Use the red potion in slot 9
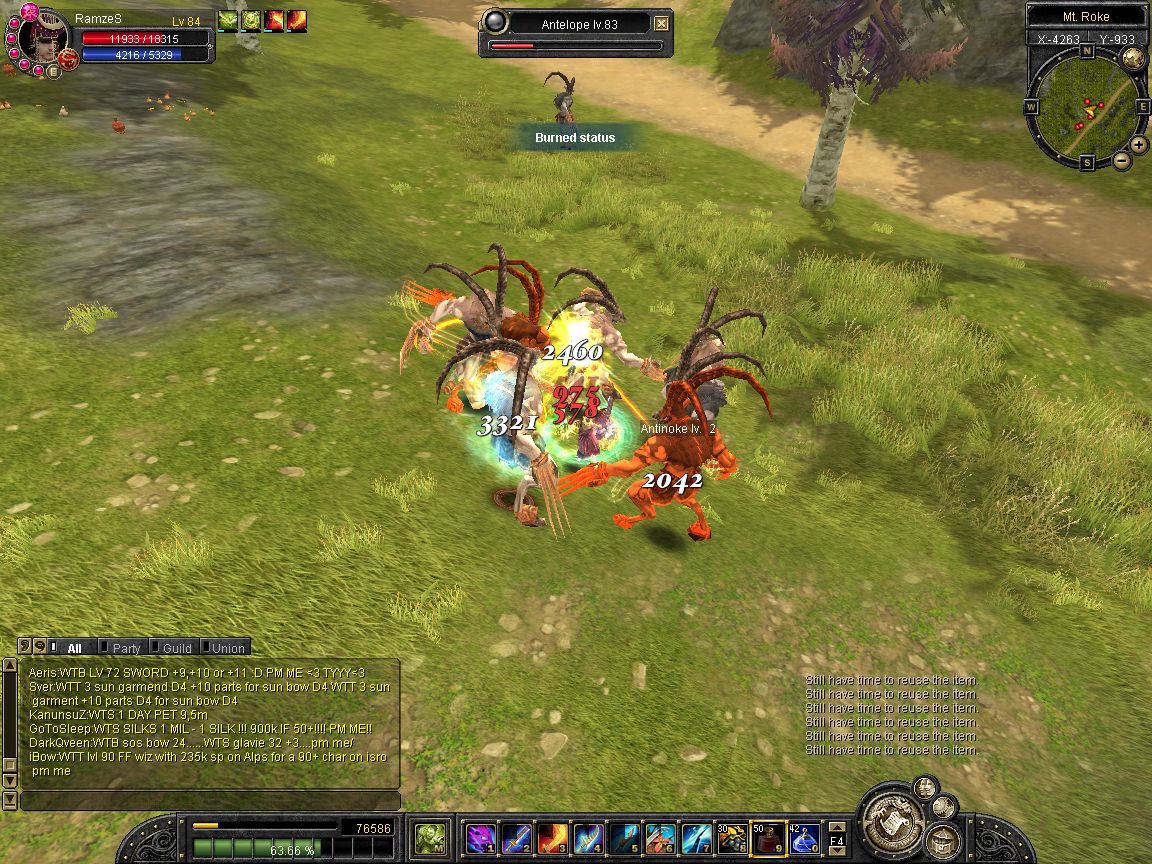1152x864 pixels. (x=767, y=836)
